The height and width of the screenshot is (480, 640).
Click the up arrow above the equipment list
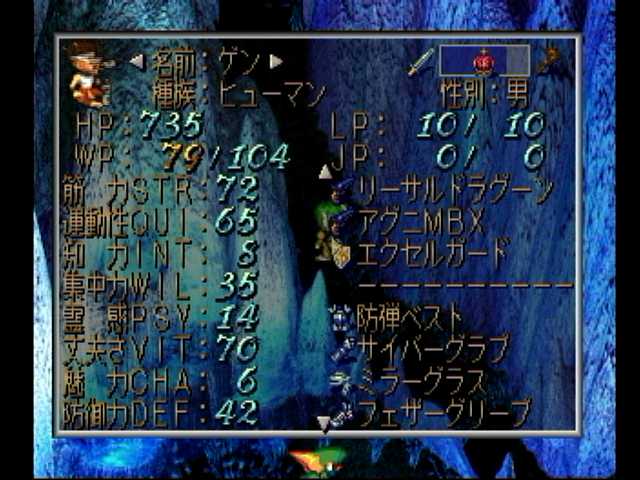pos(324,171)
